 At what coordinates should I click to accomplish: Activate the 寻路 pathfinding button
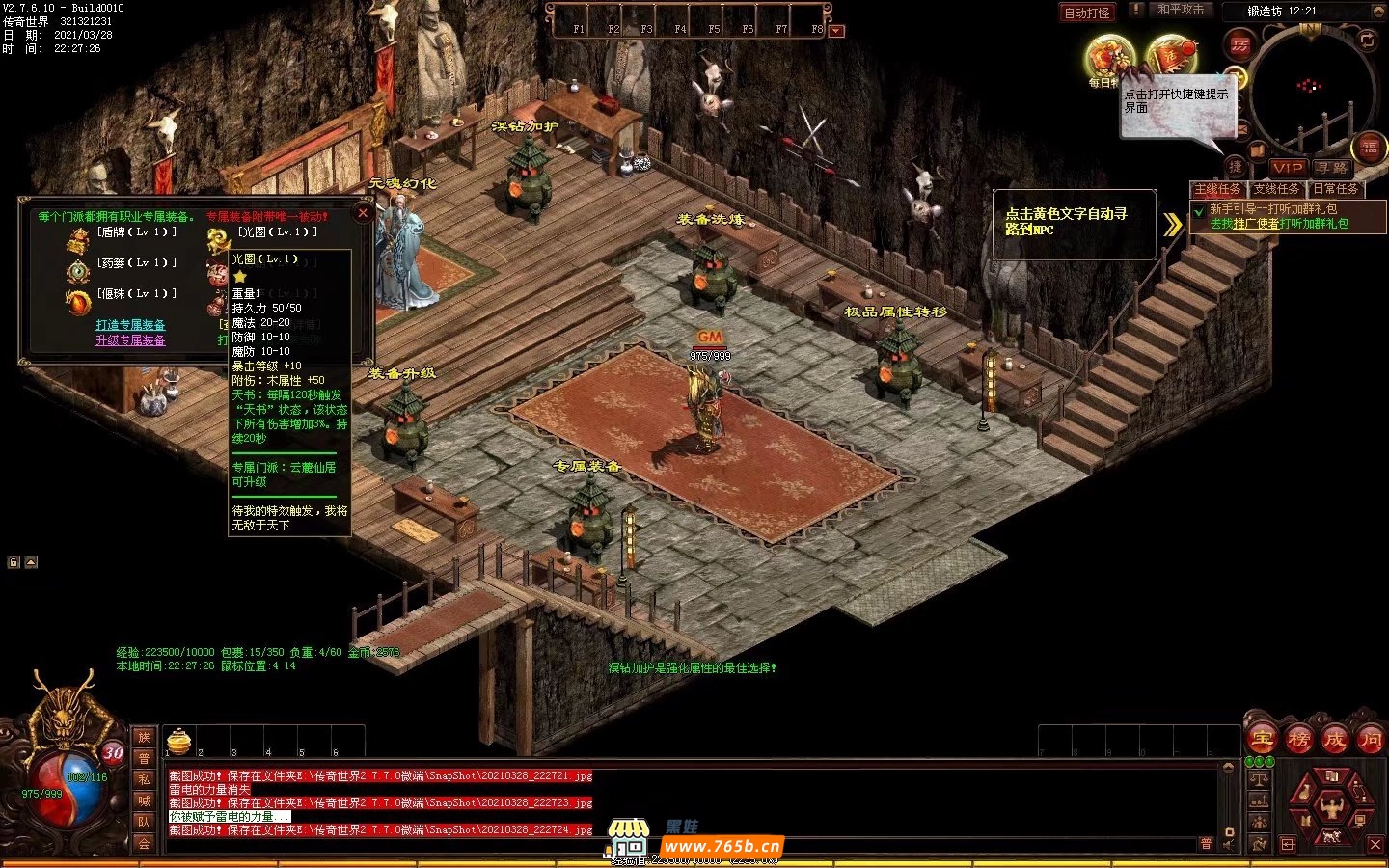pos(1332,168)
